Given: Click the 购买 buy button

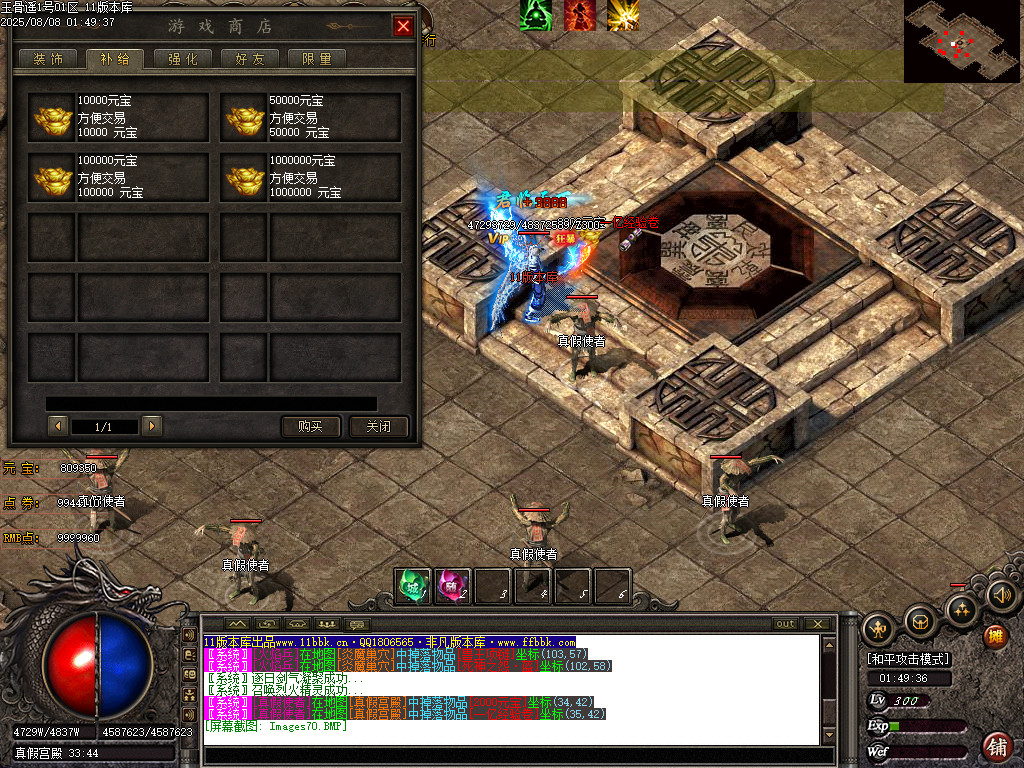Looking at the screenshot, I should 311,426.
